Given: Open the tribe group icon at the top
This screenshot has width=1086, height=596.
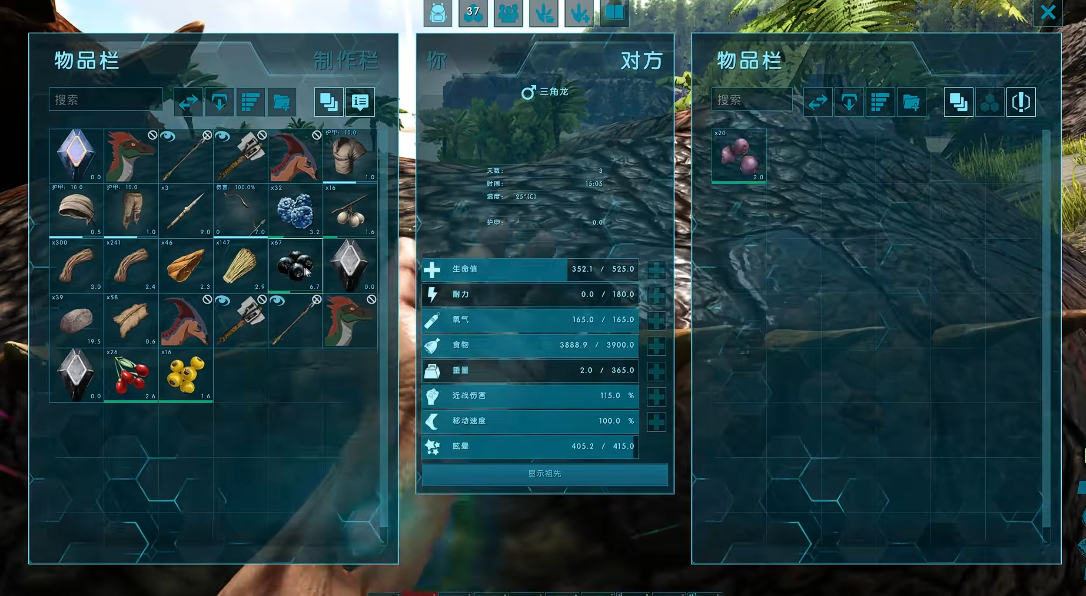Looking at the screenshot, I should (x=510, y=13).
